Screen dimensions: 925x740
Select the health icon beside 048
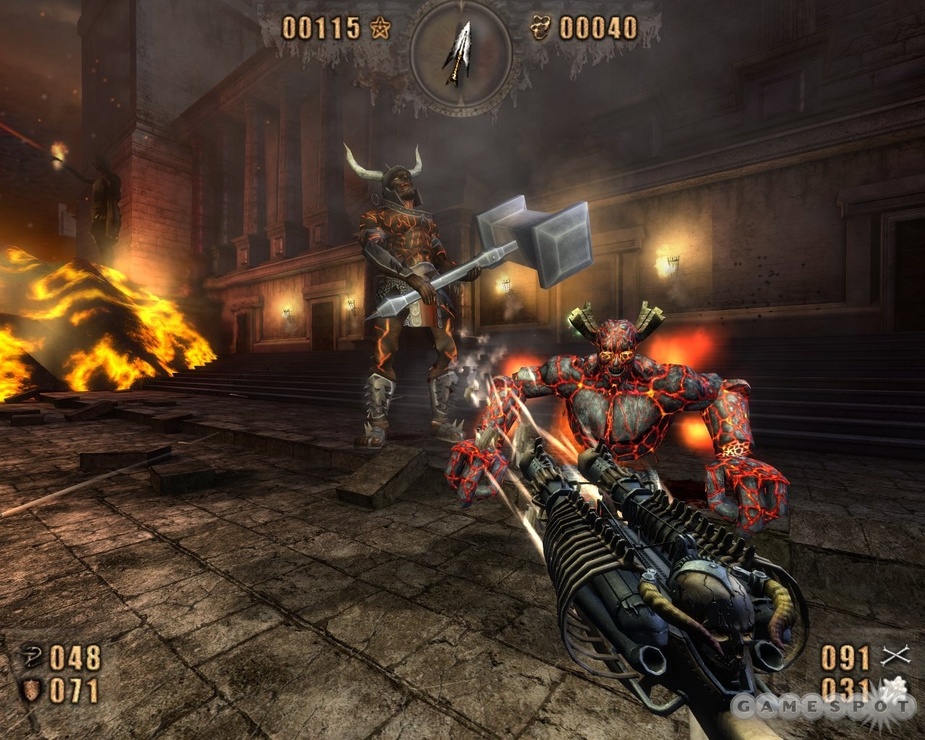[x=31, y=657]
